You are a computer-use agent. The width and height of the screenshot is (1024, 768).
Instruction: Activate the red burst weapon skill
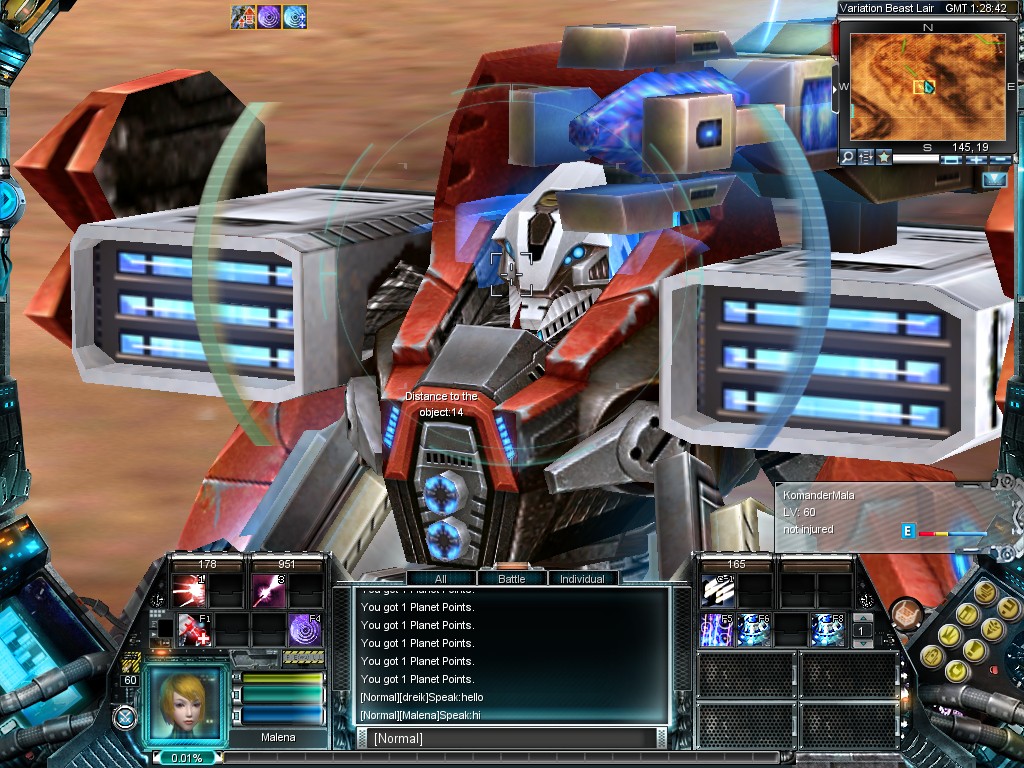pos(189,591)
